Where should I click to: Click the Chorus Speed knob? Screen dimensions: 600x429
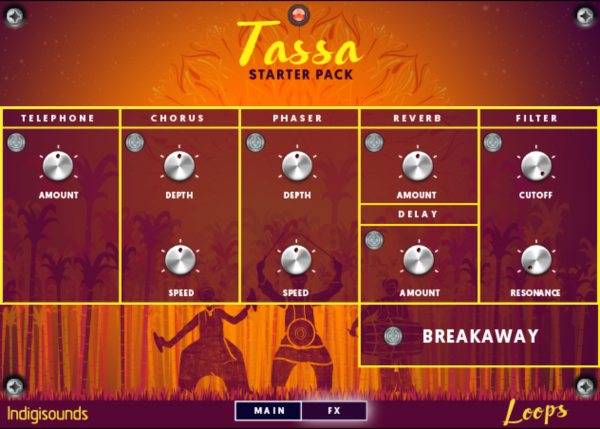point(180,260)
